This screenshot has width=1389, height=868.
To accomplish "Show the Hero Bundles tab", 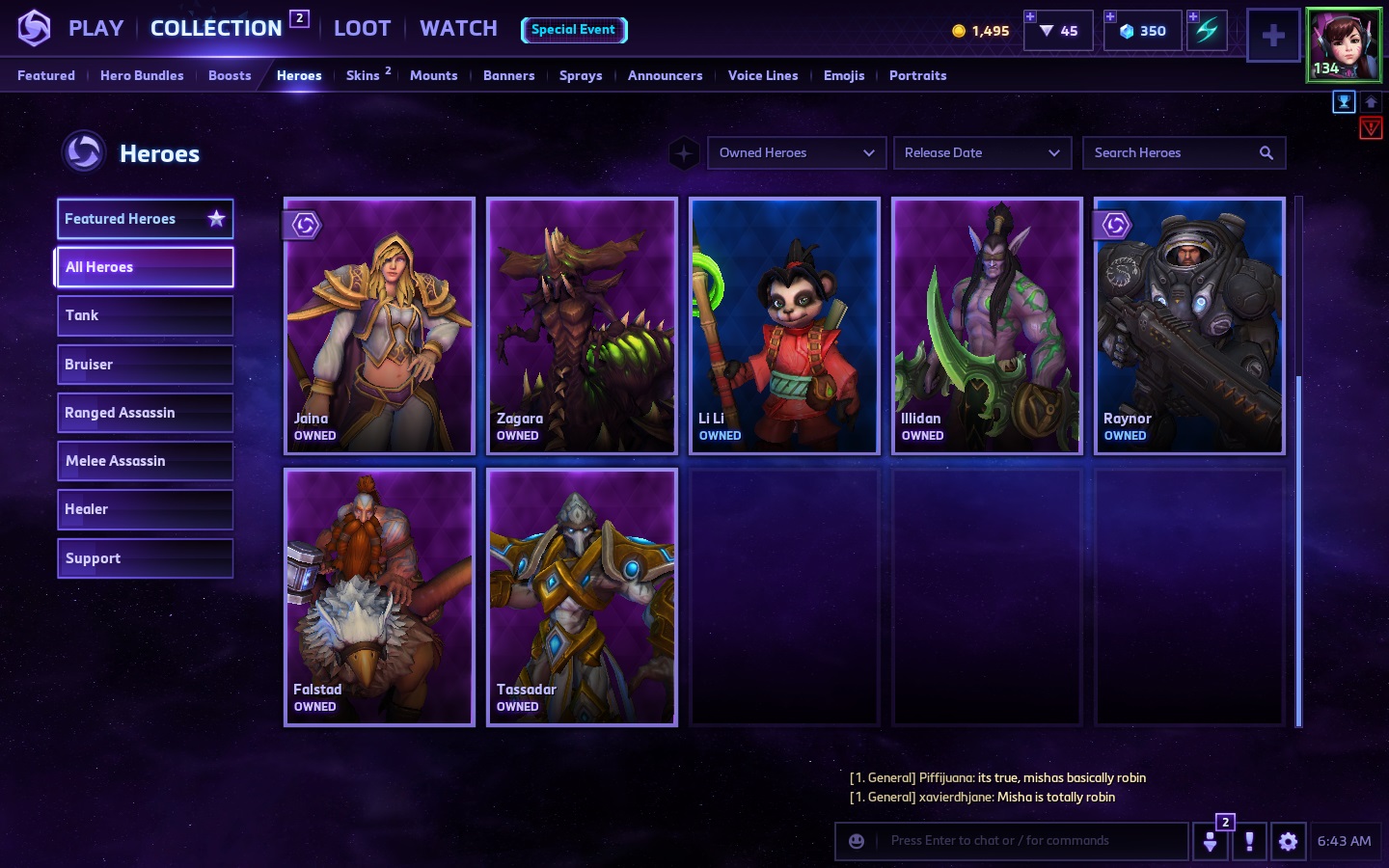I will point(142,75).
